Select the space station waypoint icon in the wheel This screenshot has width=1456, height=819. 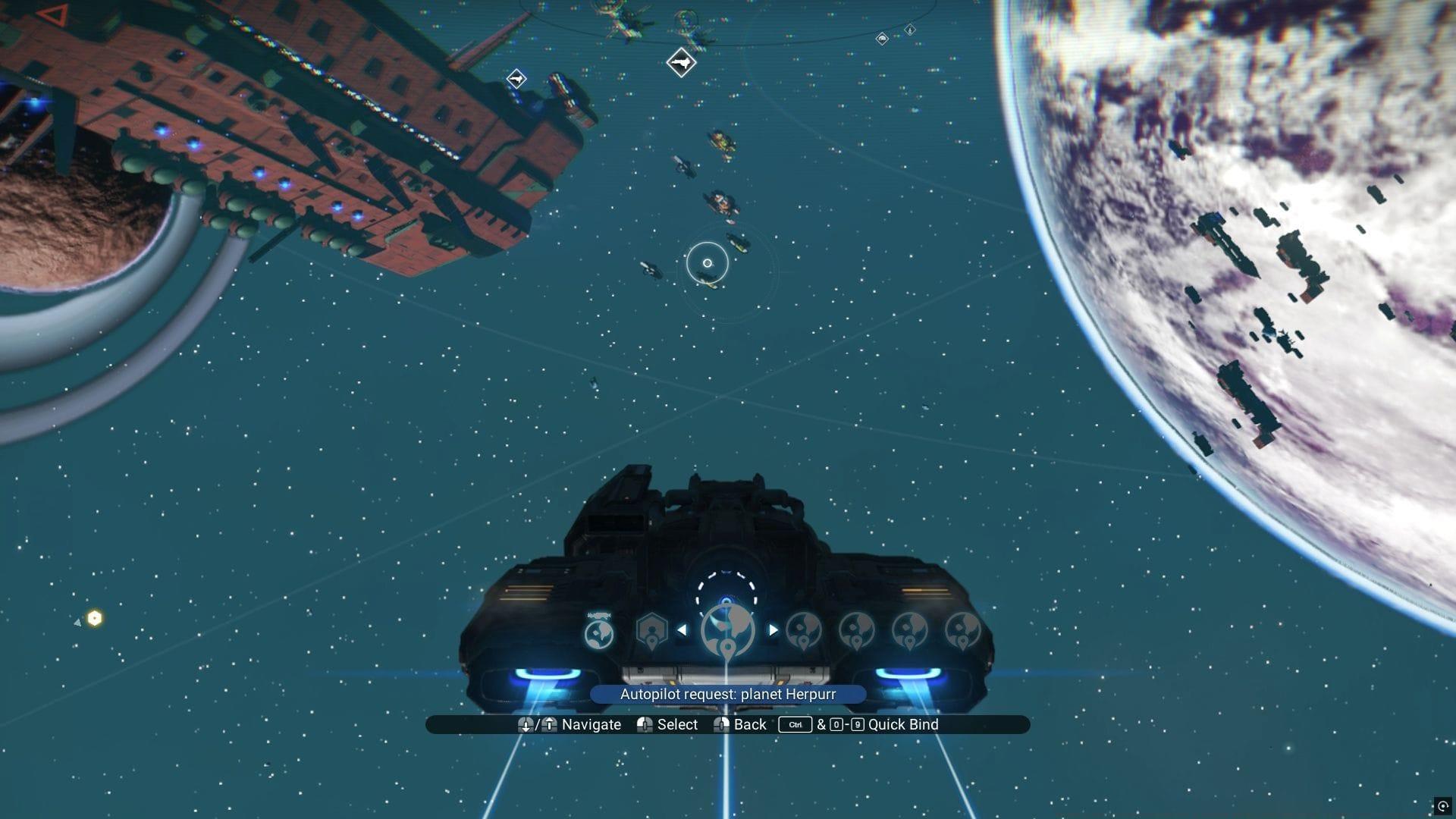click(x=652, y=630)
